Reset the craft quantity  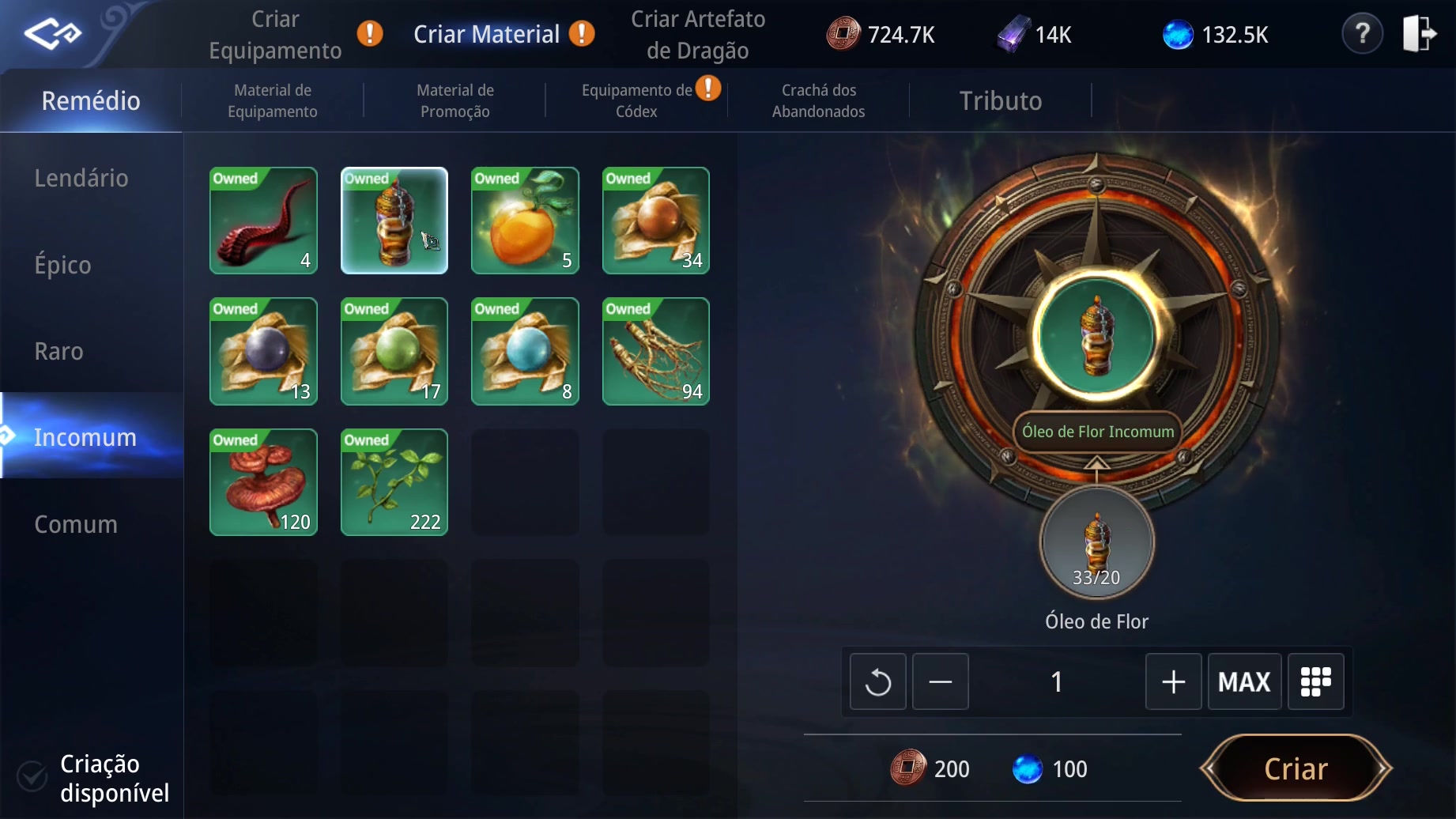pos(877,681)
